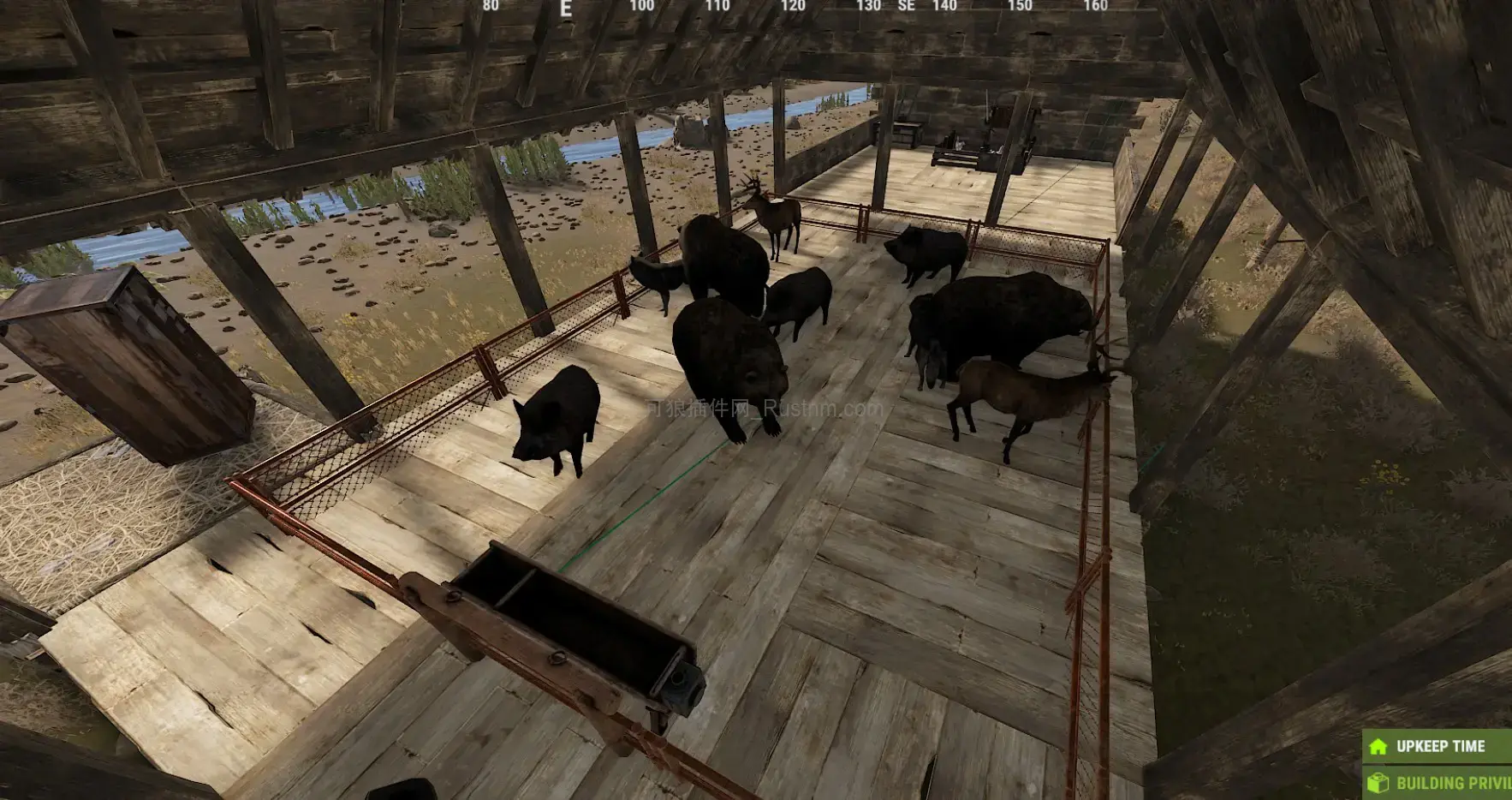Click the 80 heading on the compass bar
The width and height of the screenshot is (1512, 800).
(491, 5)
